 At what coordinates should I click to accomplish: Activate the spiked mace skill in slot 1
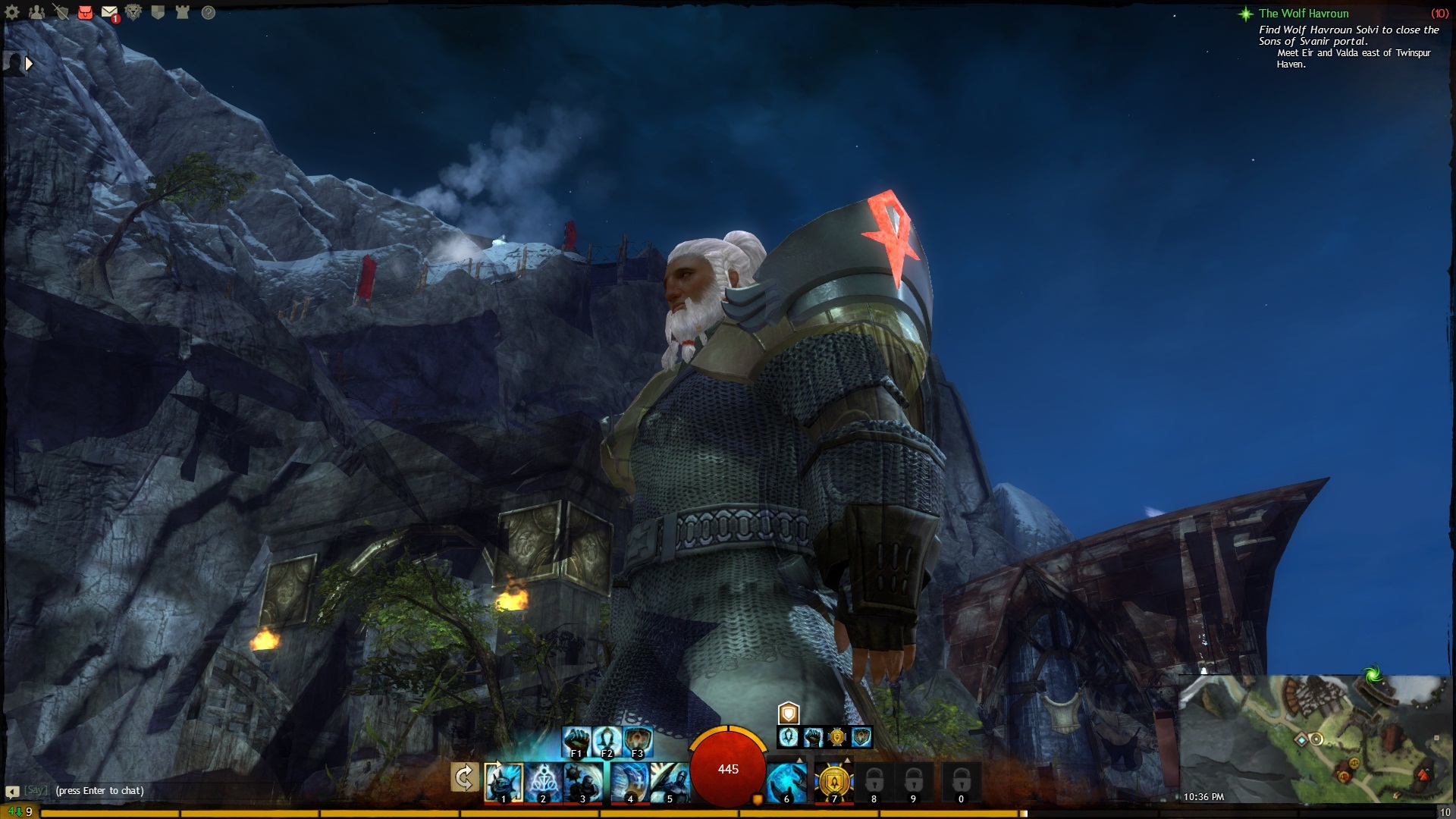point(504,782)
